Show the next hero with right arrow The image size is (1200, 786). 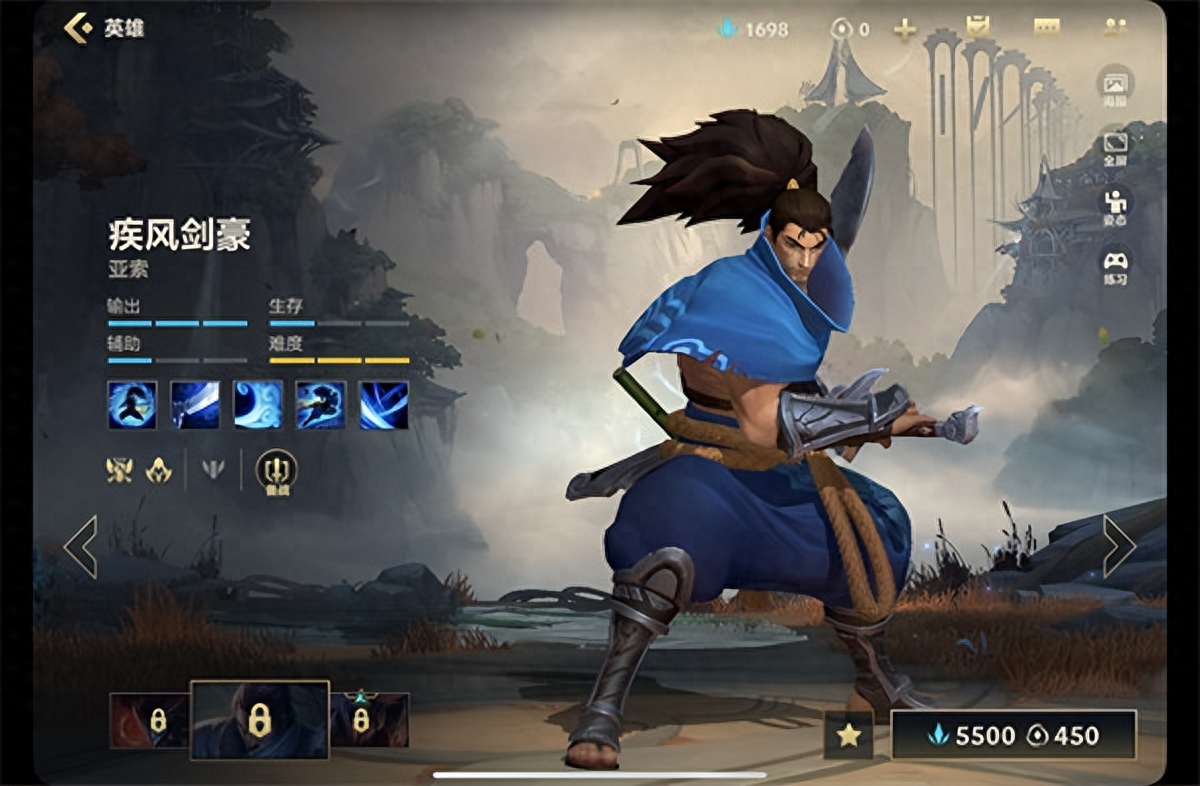coord(1118,546)
